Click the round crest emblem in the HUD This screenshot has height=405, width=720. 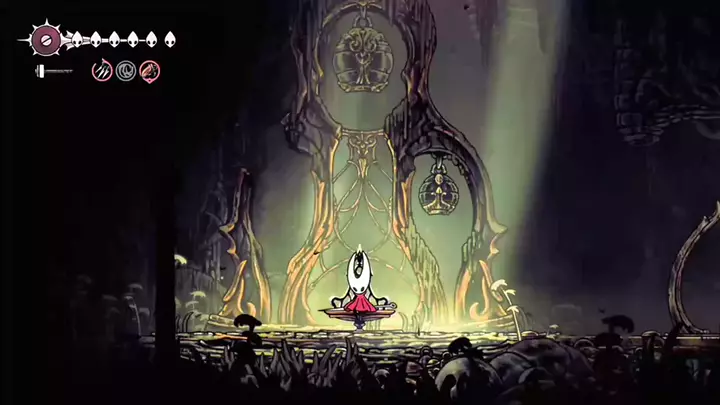coord(44,40)
